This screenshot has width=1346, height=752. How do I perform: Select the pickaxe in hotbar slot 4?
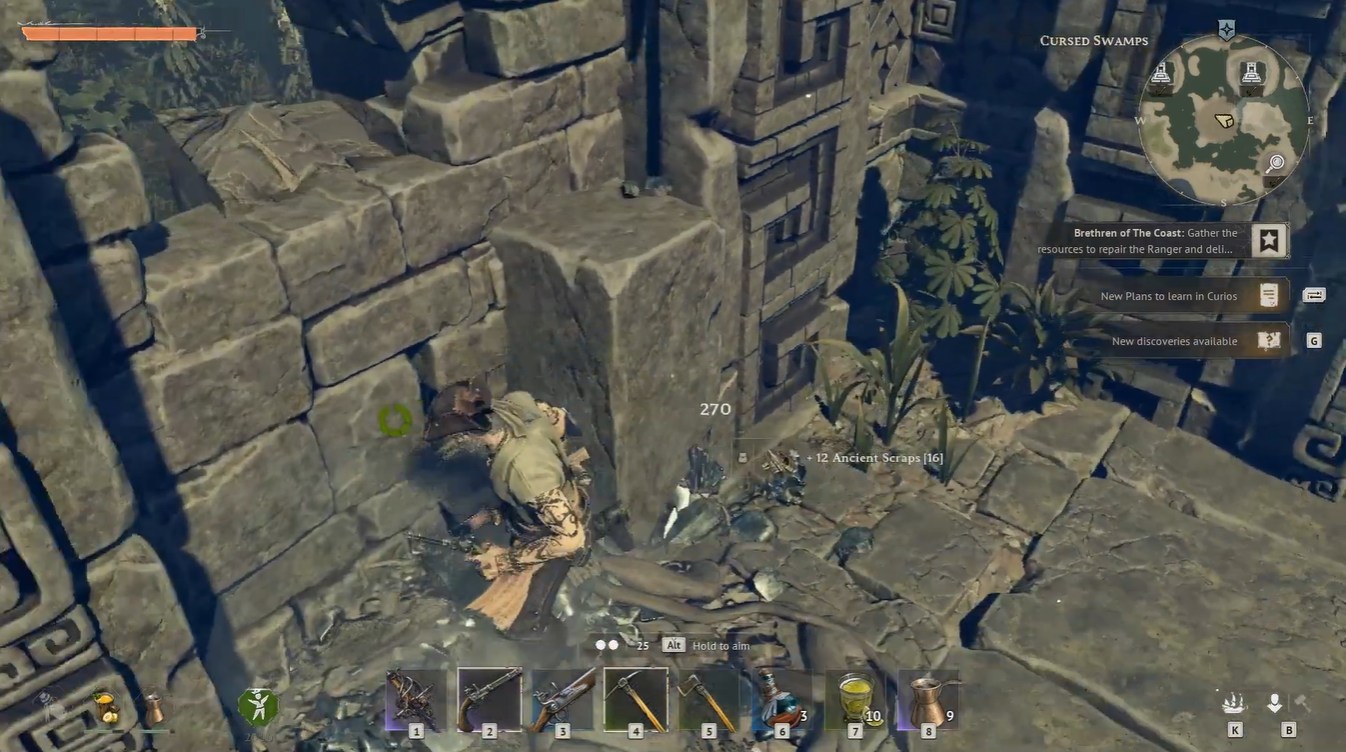[x=635, y=700]
